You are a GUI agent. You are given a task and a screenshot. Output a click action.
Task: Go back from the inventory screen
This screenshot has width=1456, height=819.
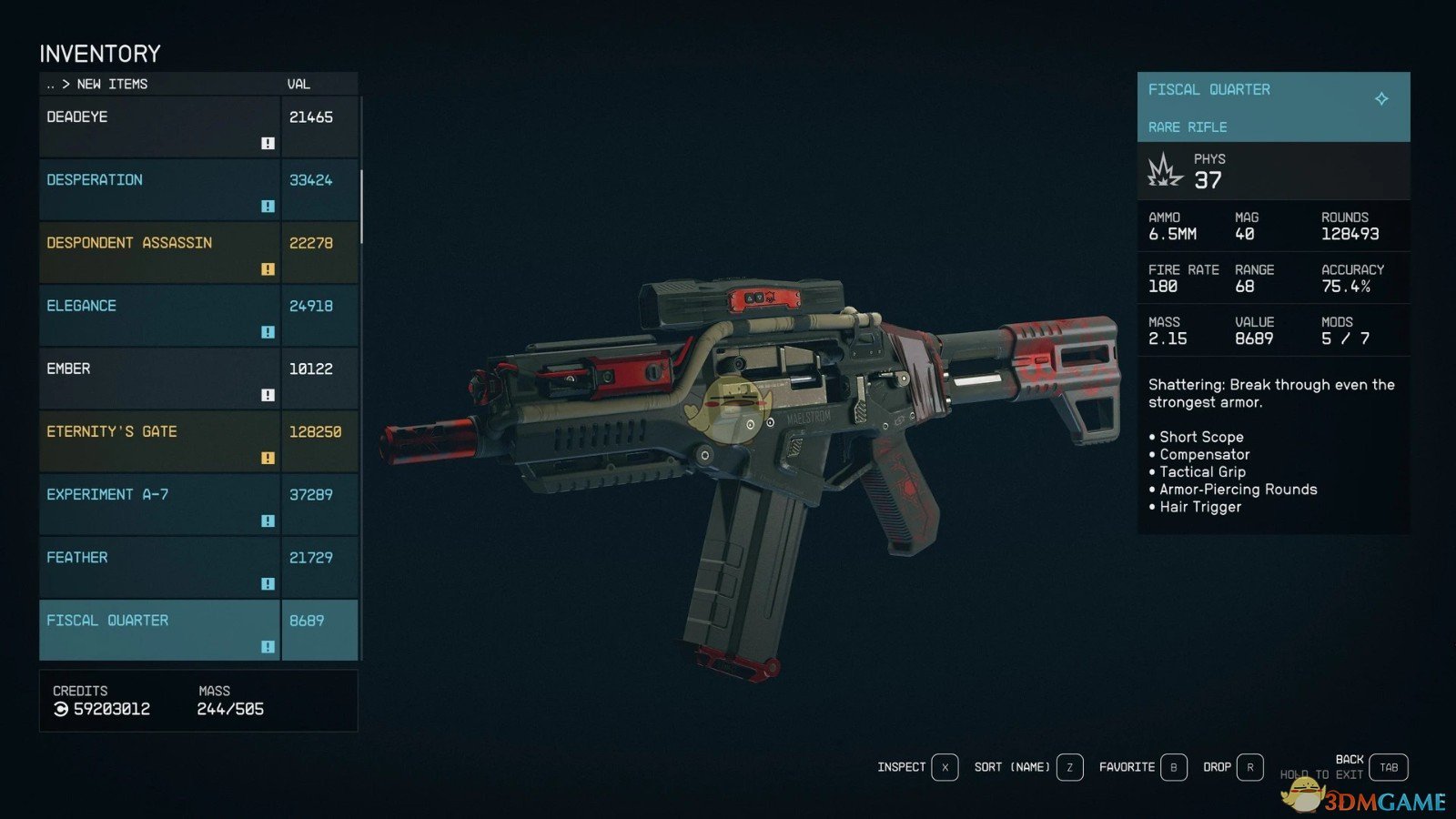[x=1388, y=767]
